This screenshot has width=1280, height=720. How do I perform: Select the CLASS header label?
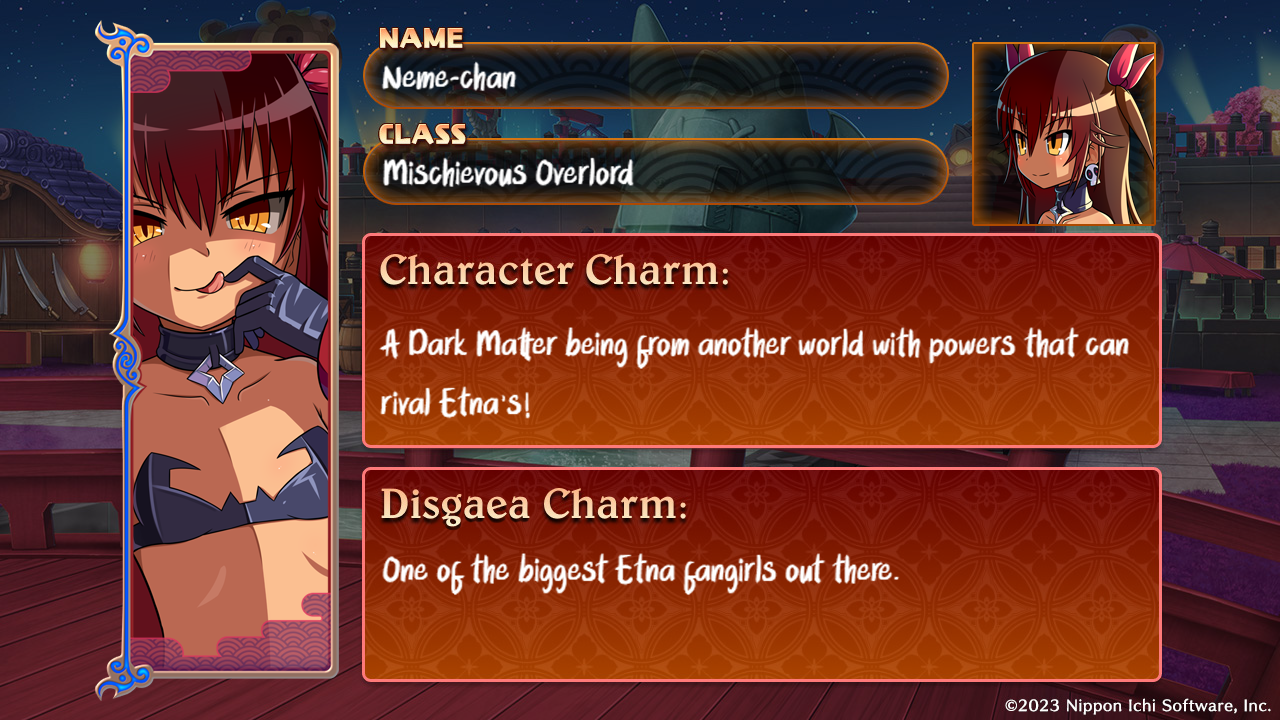click(x=424, y=135)
